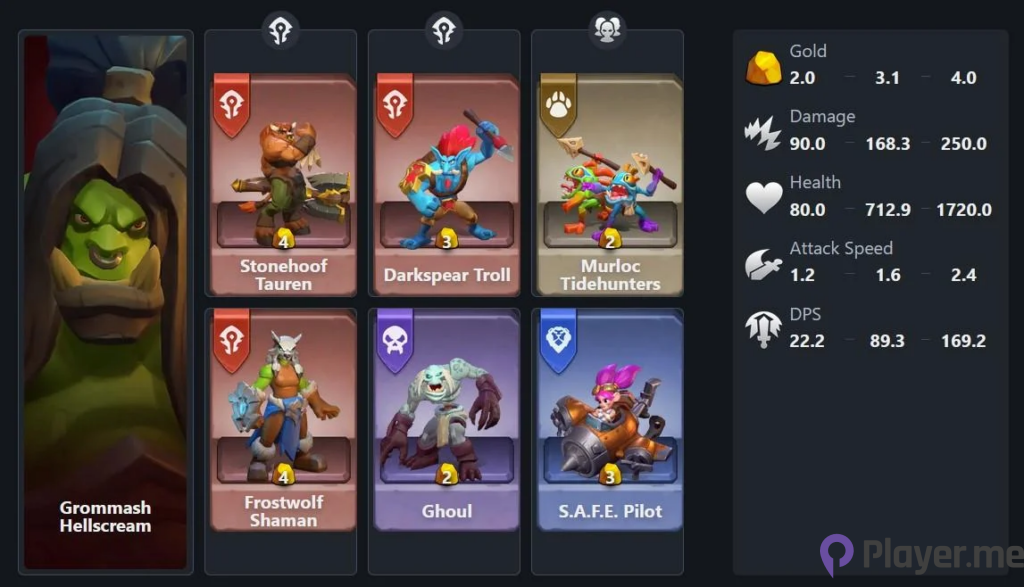Click the Ghoul unit card
The image size is (1024, 587).
447,420
